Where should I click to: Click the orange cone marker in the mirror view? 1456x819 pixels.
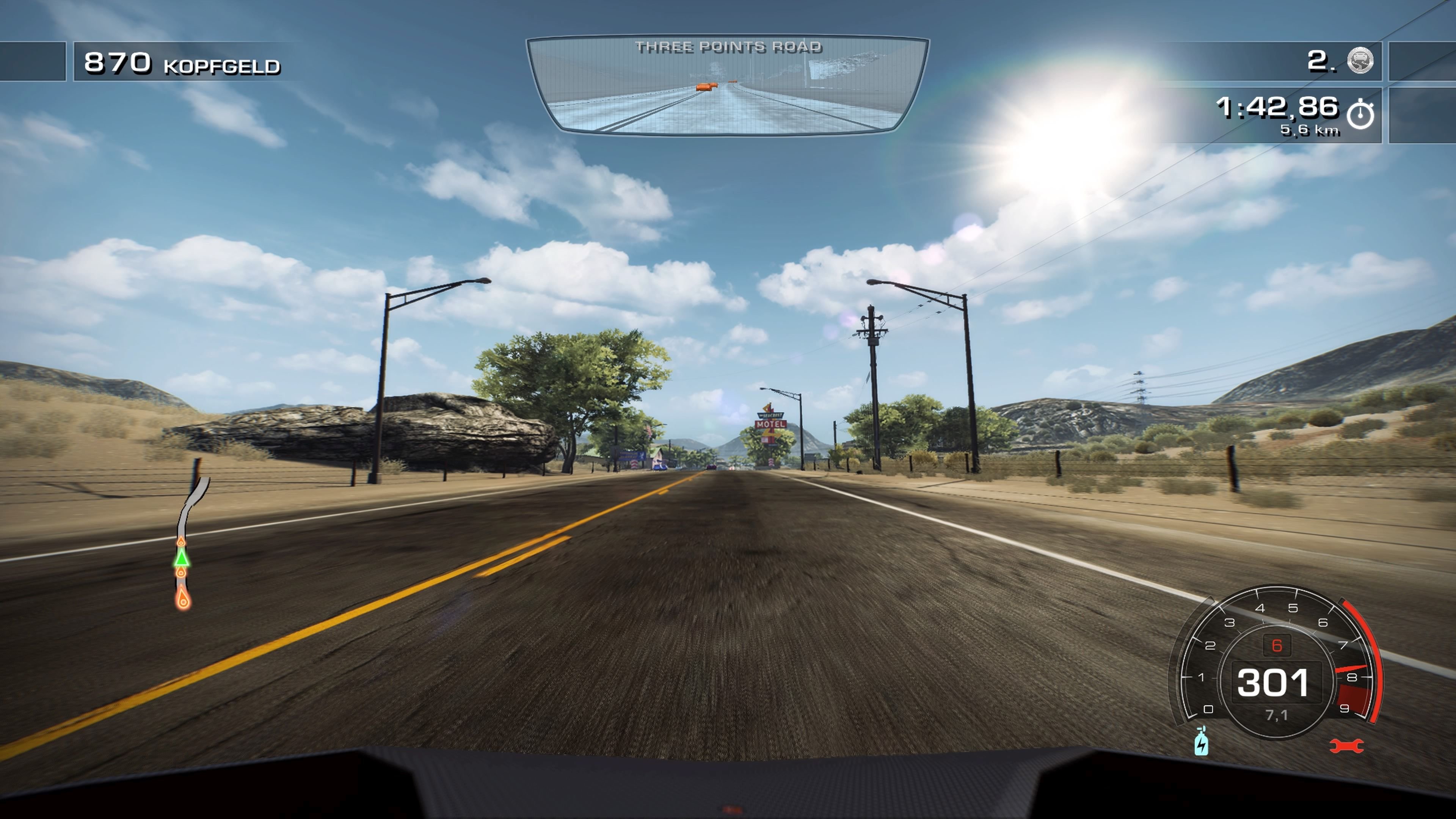click(708, 87)
